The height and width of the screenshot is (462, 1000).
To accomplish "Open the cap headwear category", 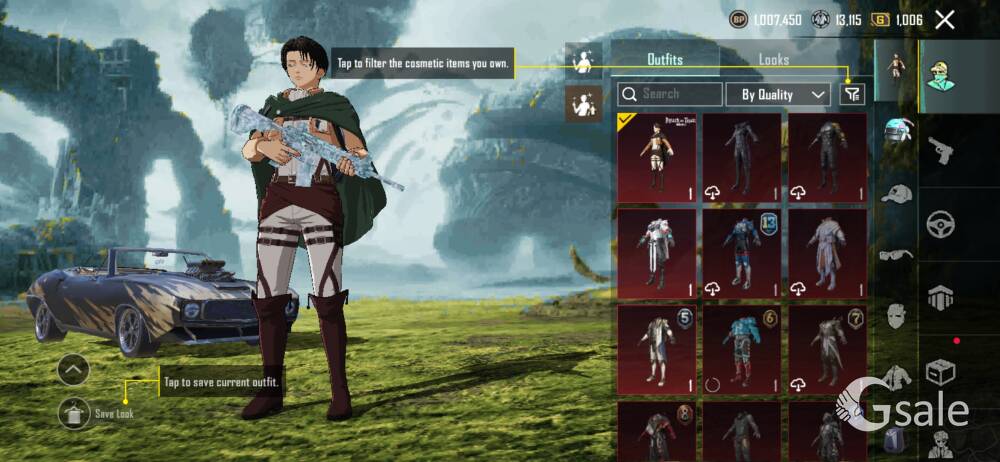I will 896,194.
